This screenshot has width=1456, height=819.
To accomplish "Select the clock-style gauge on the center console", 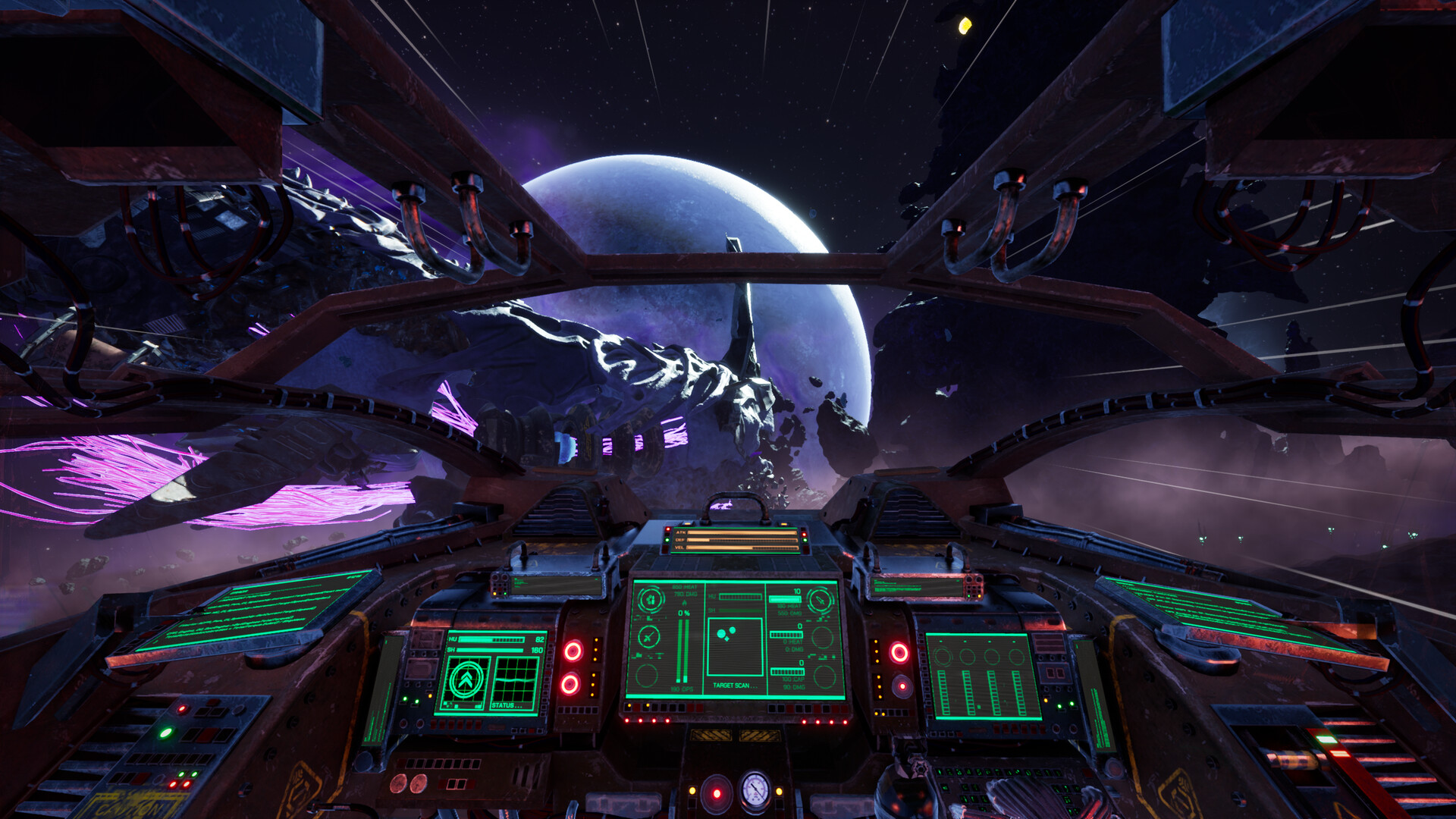I will coord(648,636).
